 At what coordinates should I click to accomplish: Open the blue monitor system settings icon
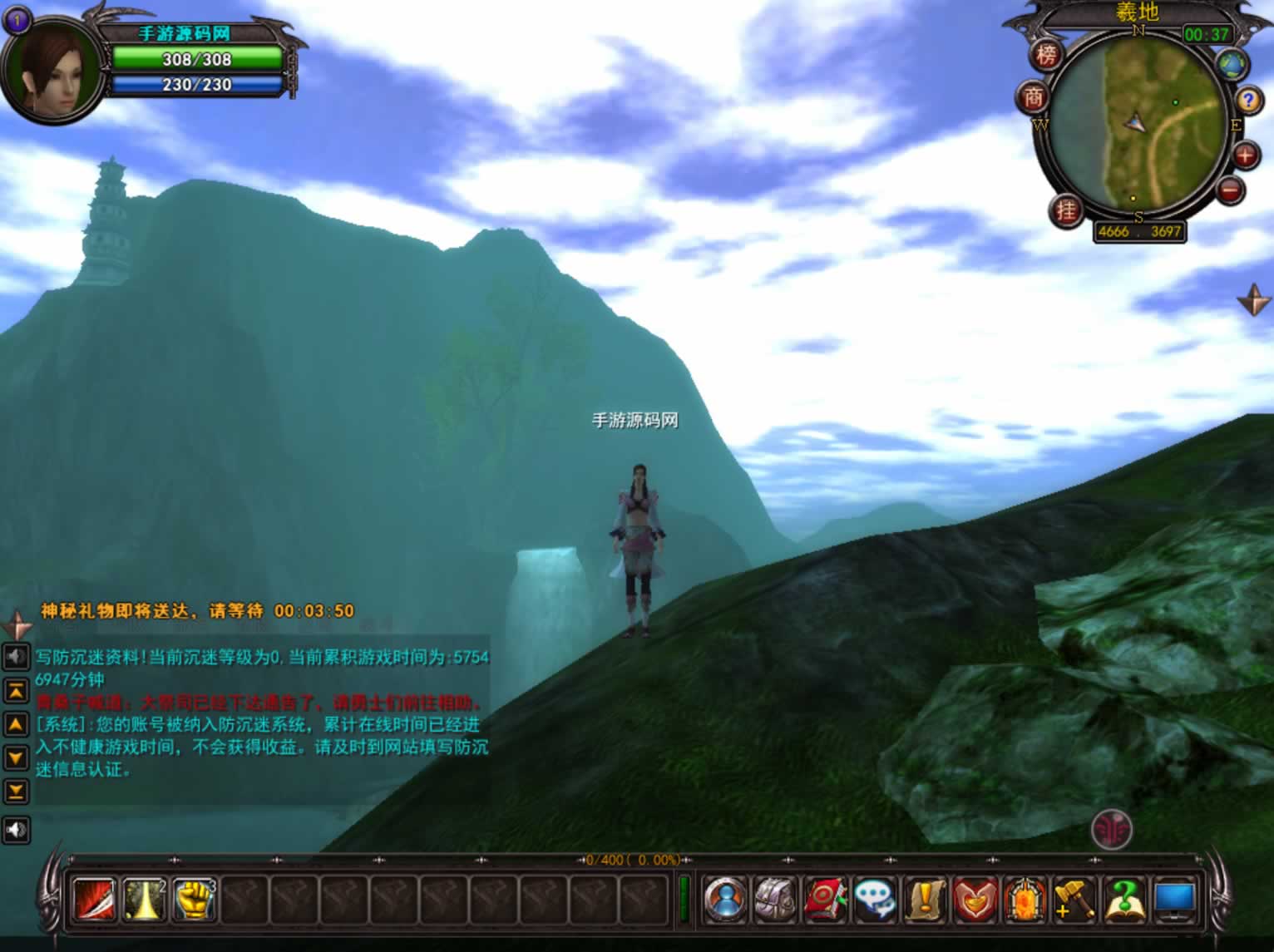1174,900
